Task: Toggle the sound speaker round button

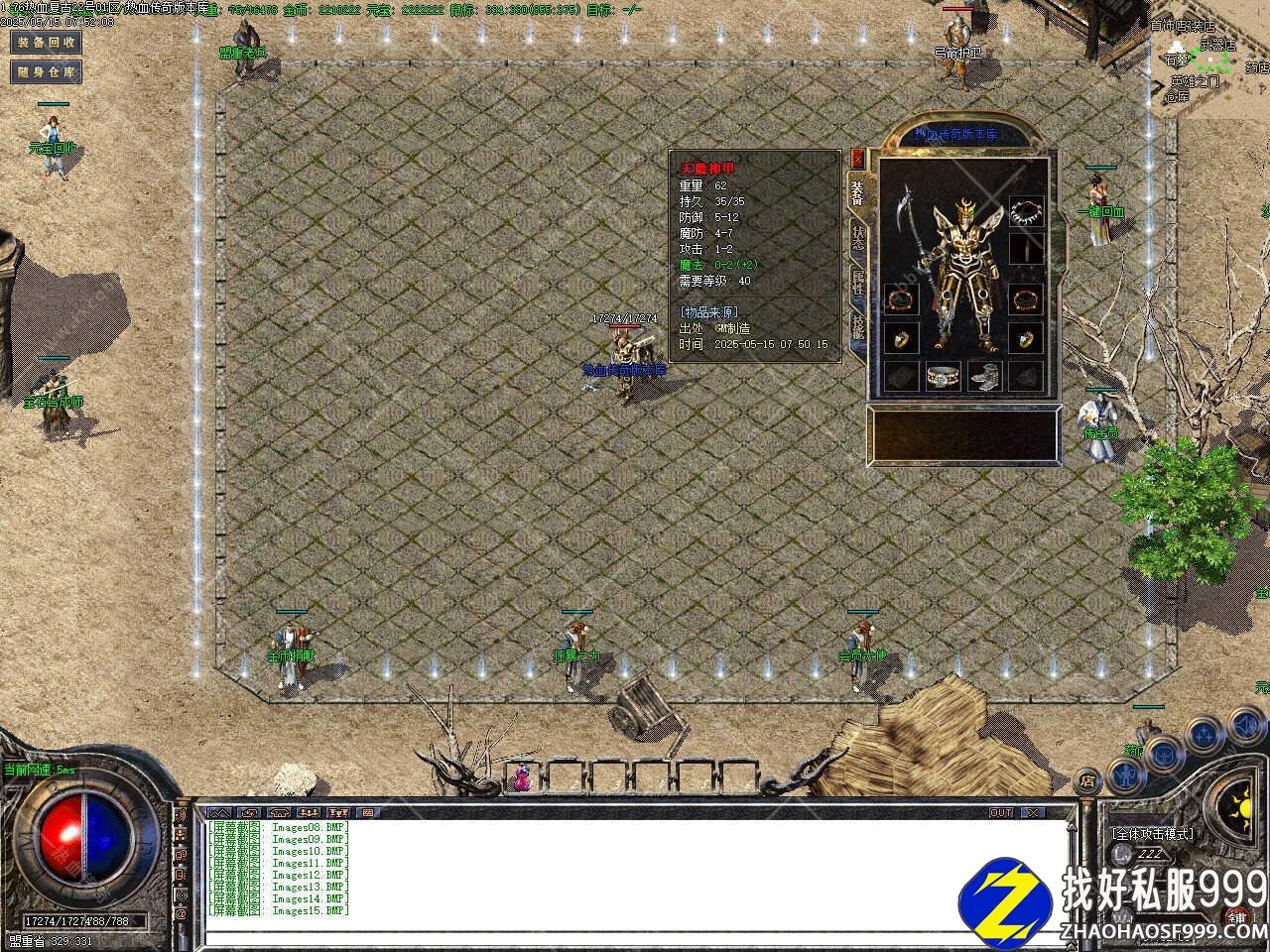Action: 1246,725
